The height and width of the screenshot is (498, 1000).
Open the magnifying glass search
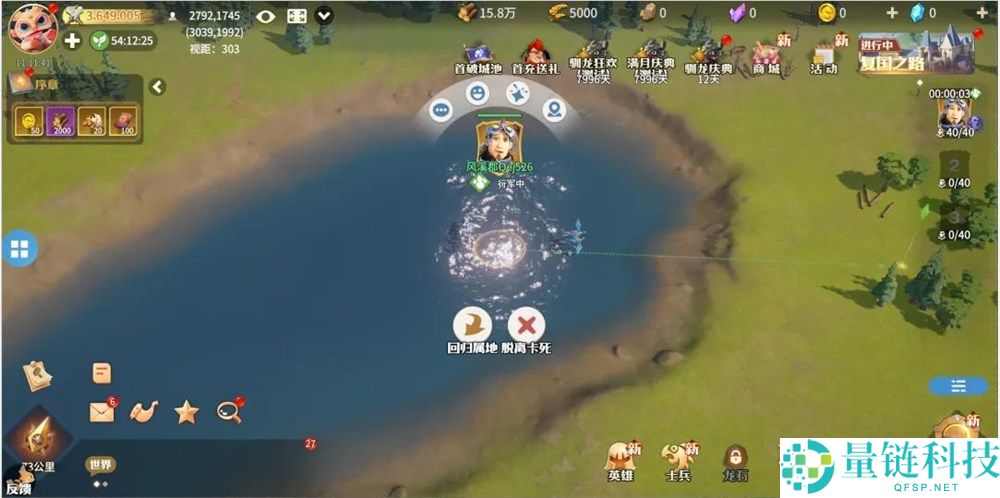tap(229, 409)
